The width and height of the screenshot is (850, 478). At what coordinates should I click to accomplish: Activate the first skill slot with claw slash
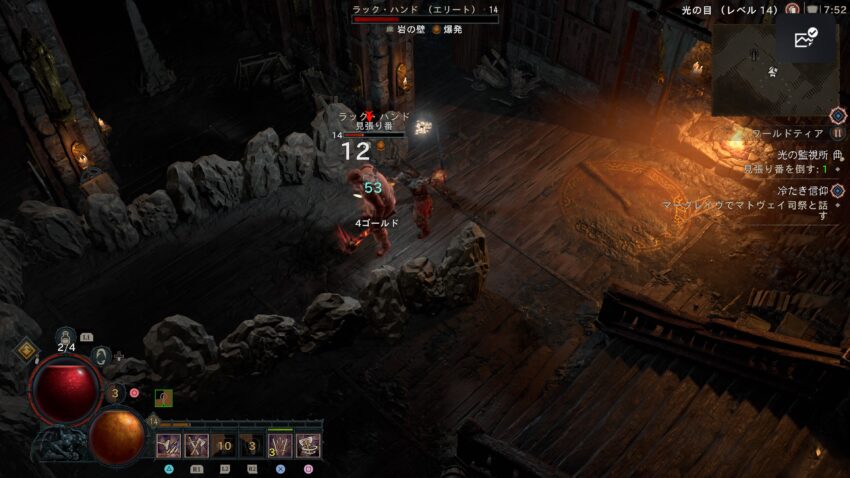[x=168, y=446]
